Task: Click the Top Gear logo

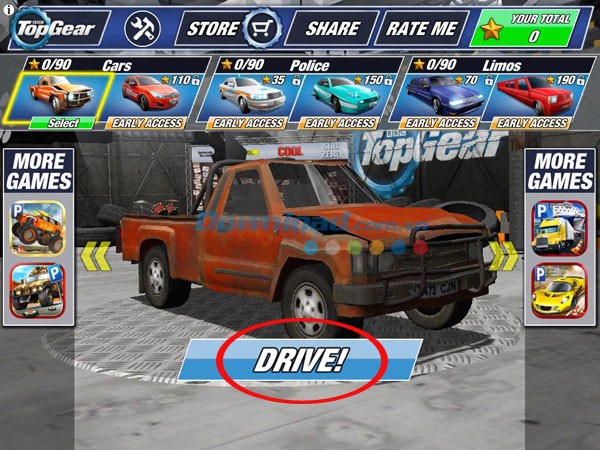Action: [55, 28]
